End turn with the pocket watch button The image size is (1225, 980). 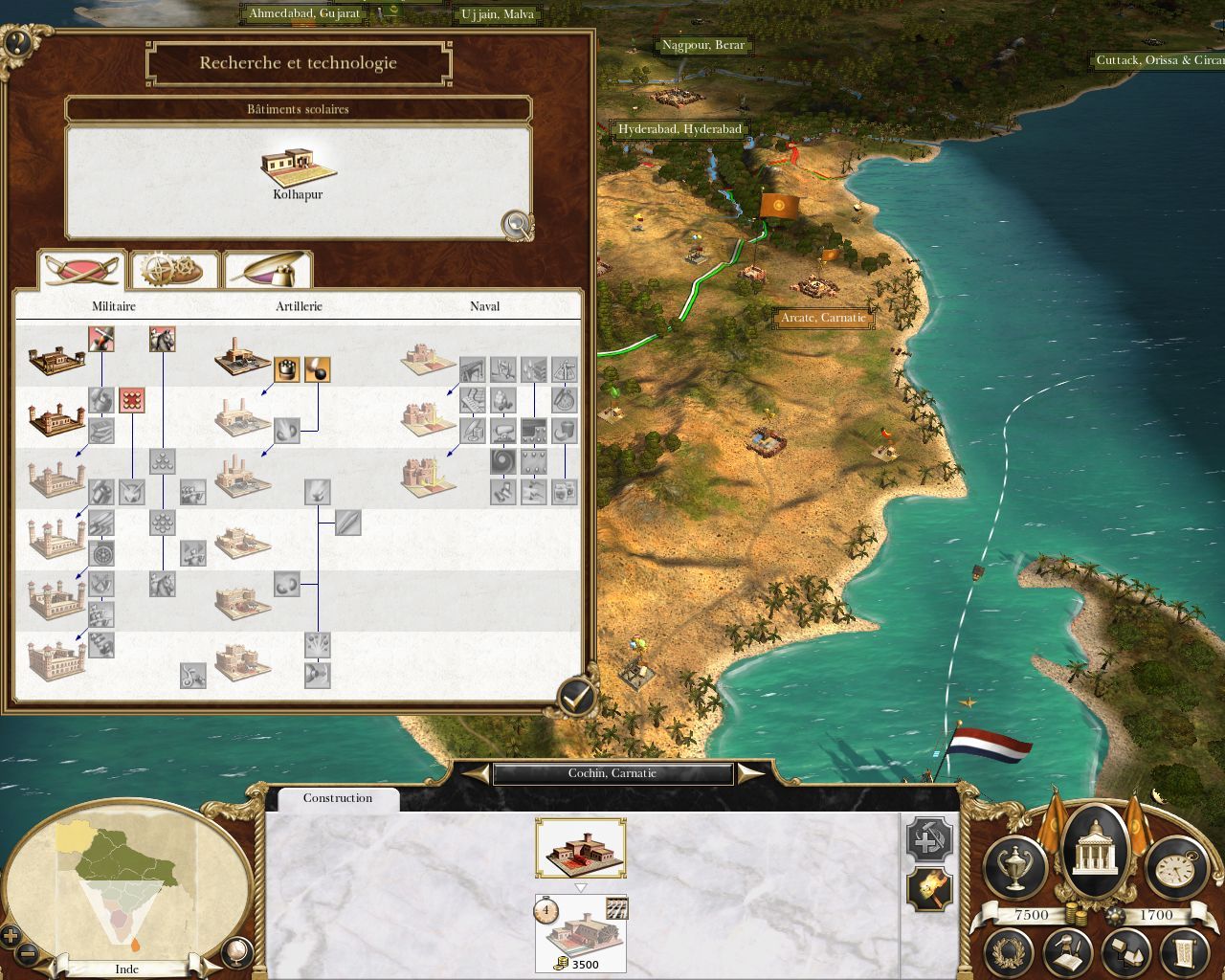[1175, 866]
